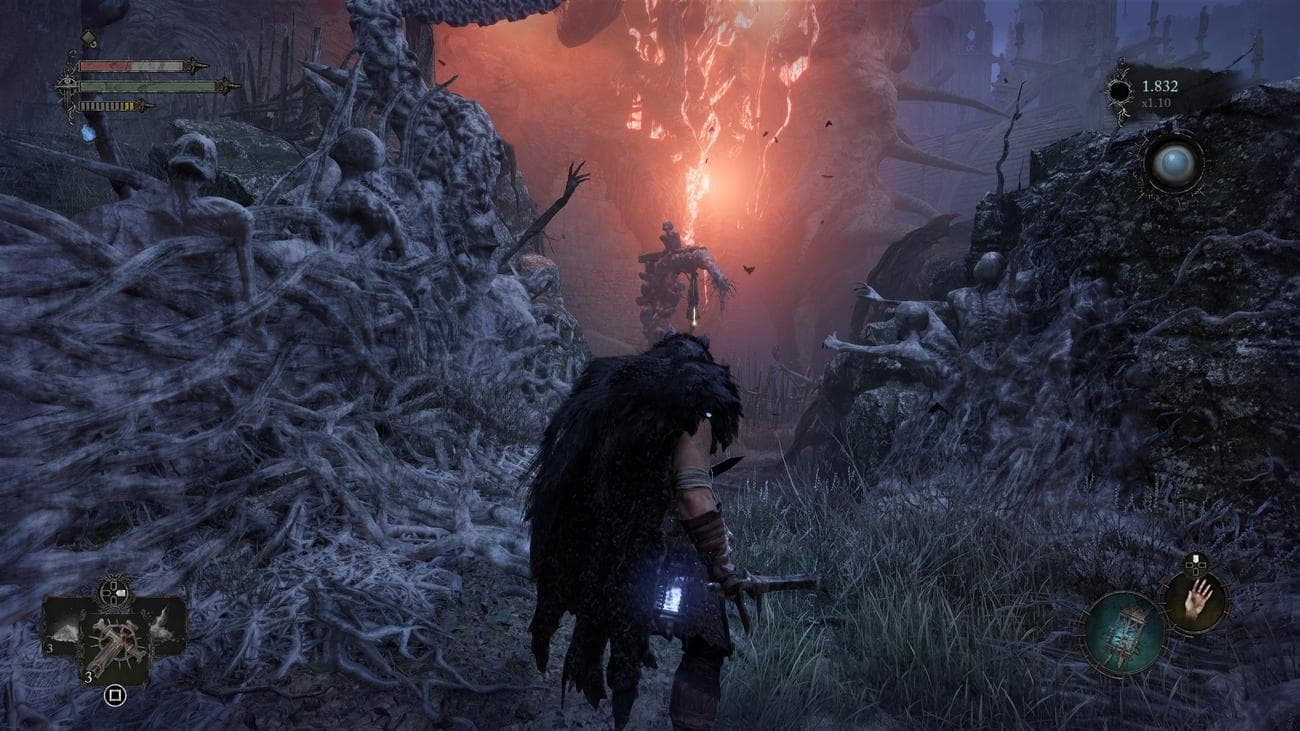This screenshot has height=731, width=1300.
Task: Click the open hand icon
Action: click(x=1196, y=599)
